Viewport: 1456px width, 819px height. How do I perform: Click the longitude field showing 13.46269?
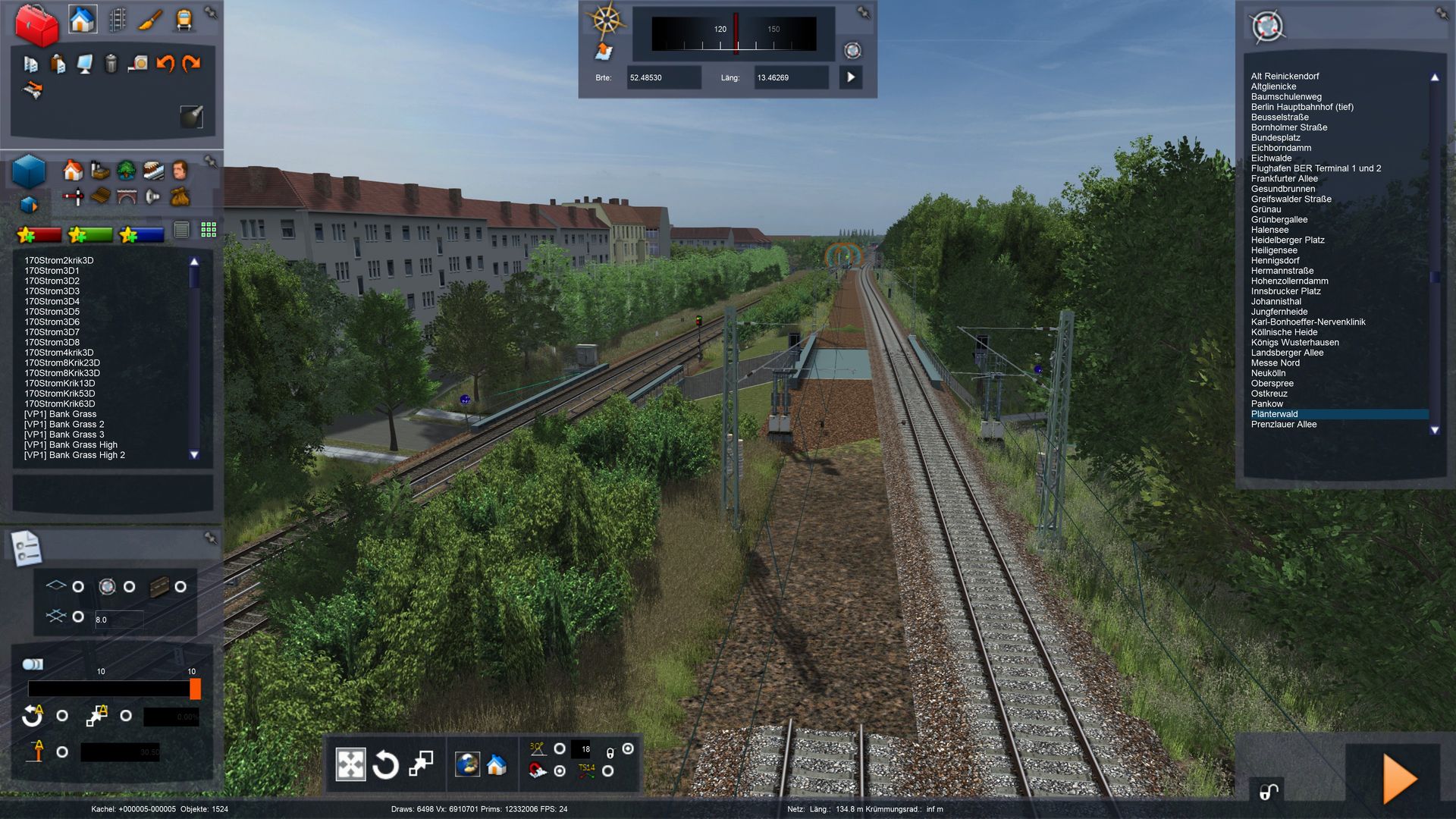click(x=790, y=77)
